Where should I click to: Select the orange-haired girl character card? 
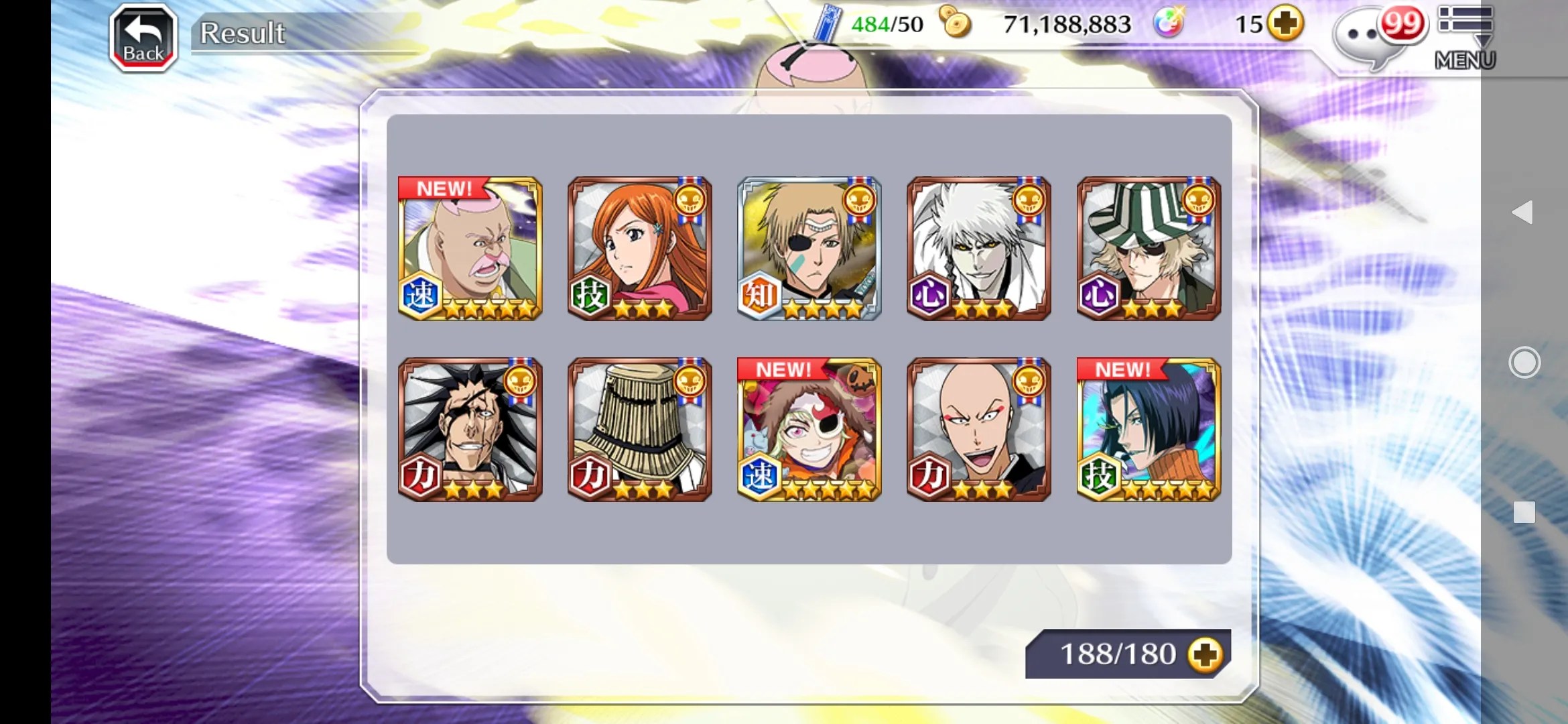tap(640, 249)
